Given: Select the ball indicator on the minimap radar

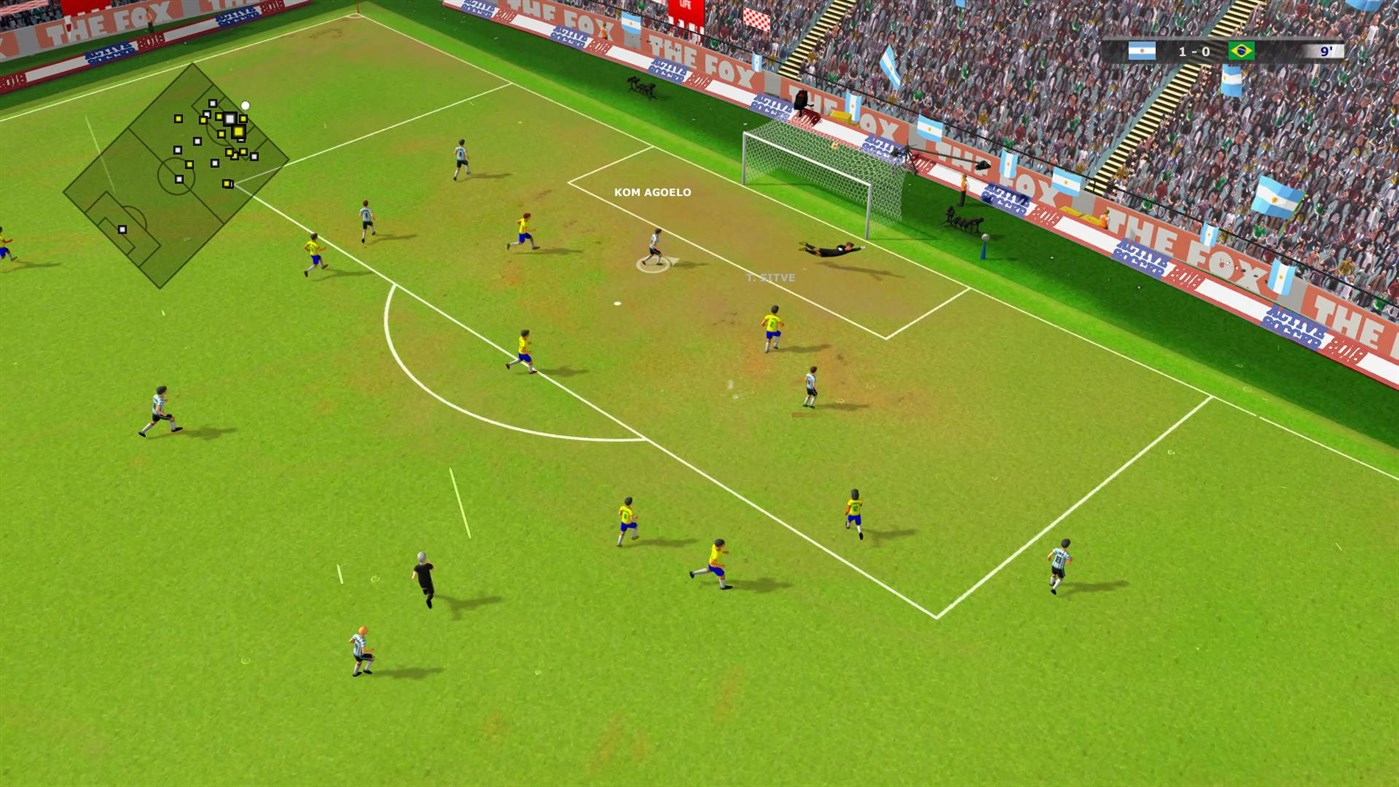Looking at the screenshot, I should pos(245,105).
